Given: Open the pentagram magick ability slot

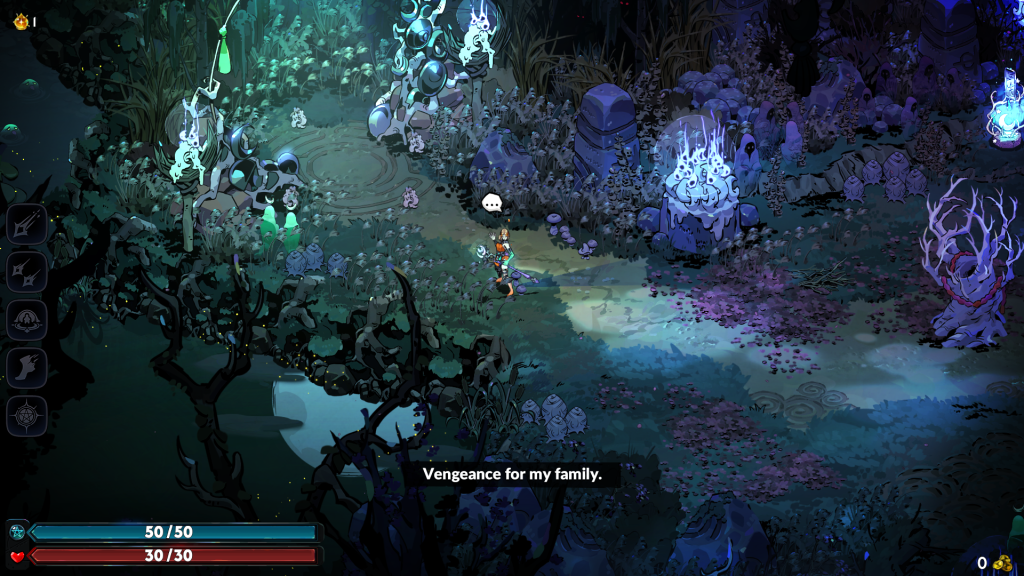Looking at the screenshot, I should click(x=27, y=415).
